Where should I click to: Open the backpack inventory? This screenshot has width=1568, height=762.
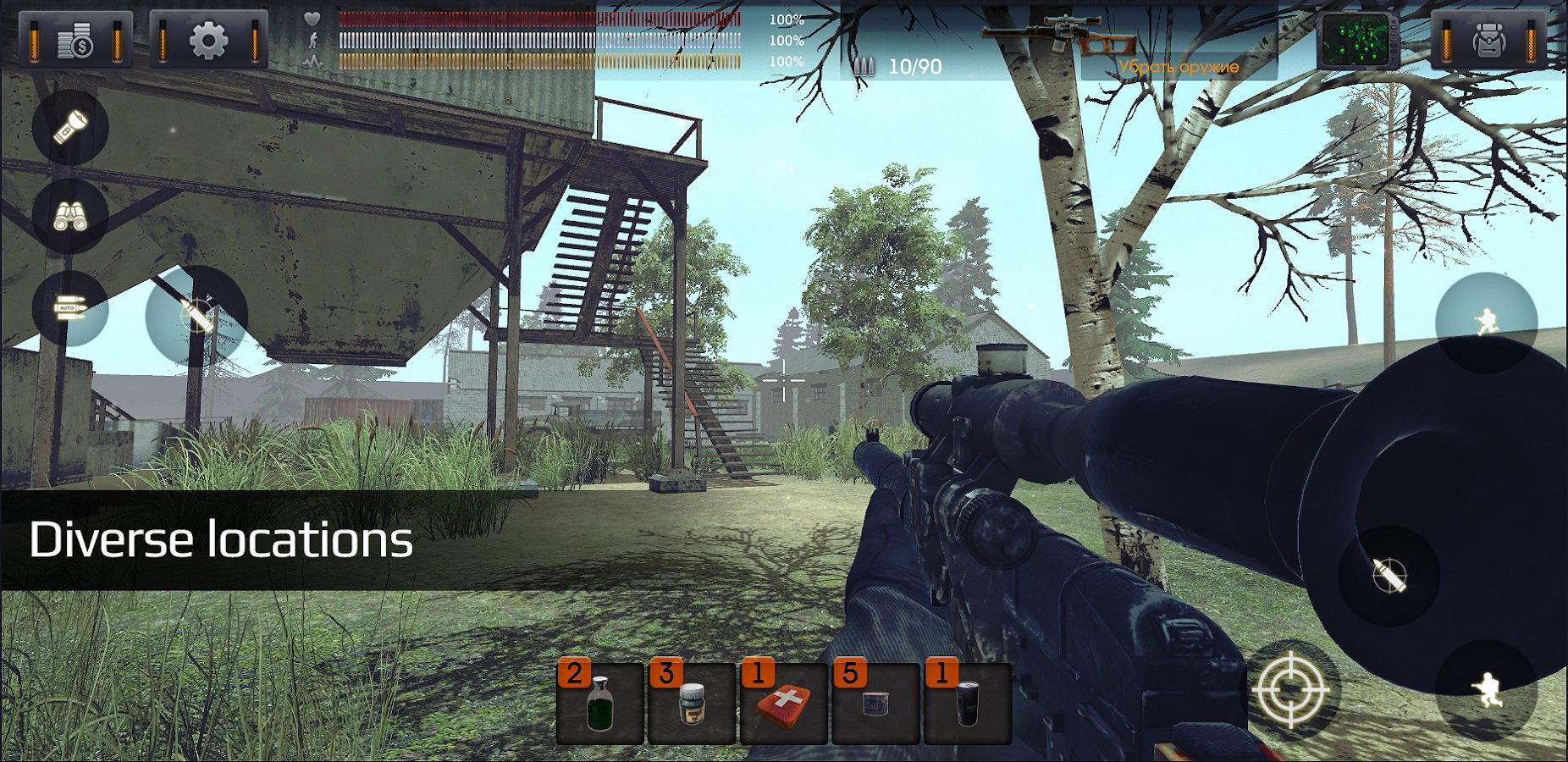point(1488,41)
